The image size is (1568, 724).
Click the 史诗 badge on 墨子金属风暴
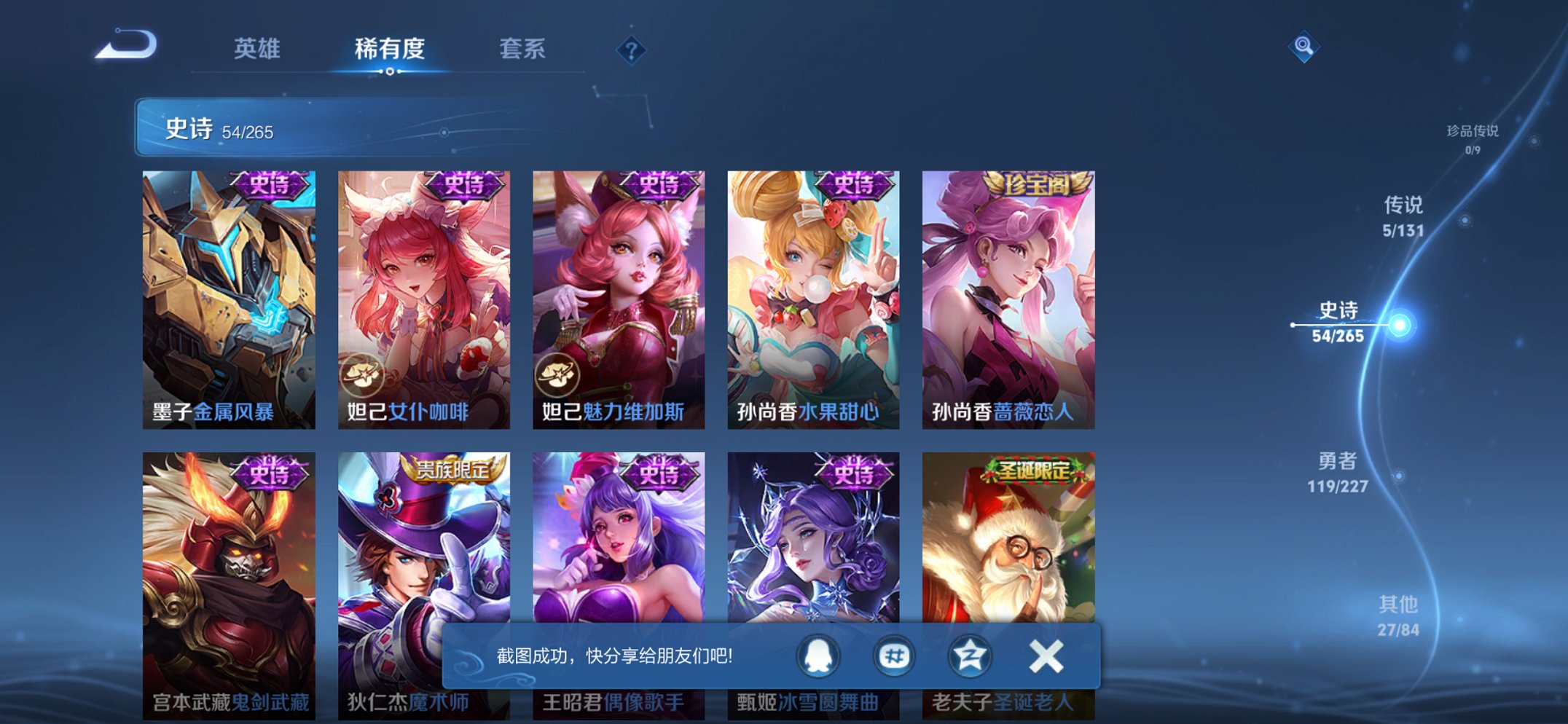(265, 184)
